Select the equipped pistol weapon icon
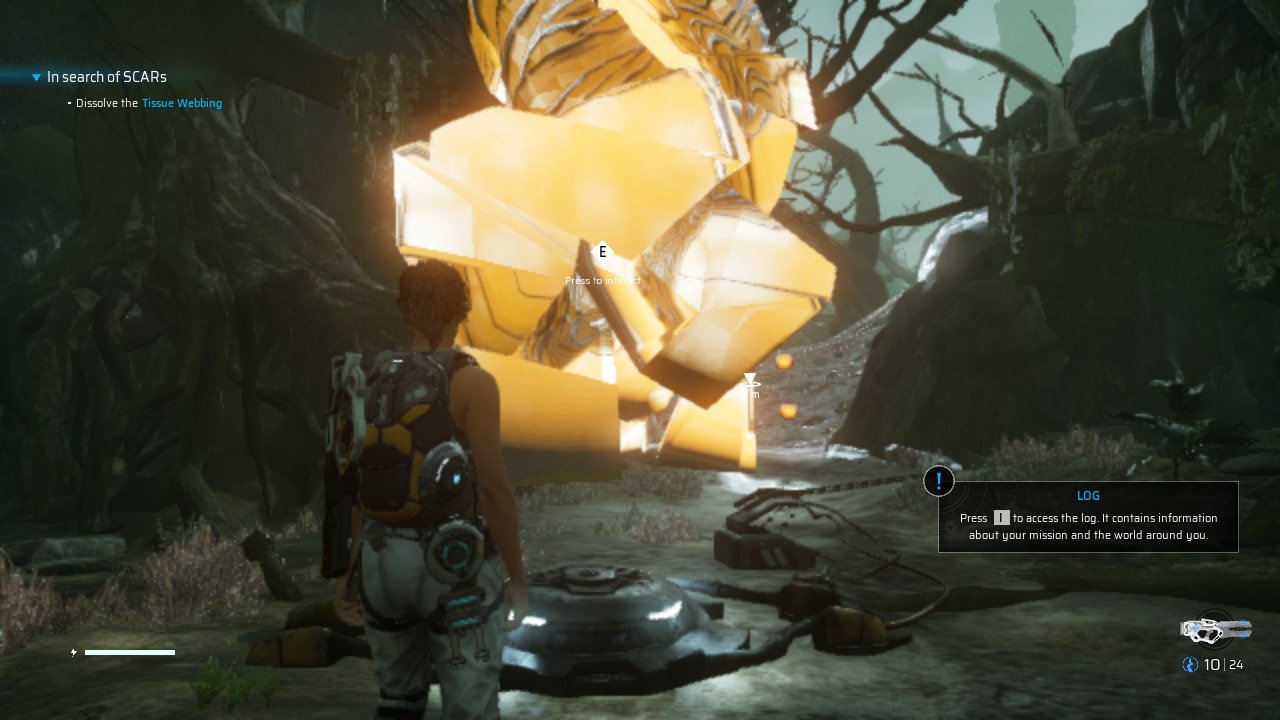The width and height of the screenshot is (1280, 720). tap(1215, 629)
